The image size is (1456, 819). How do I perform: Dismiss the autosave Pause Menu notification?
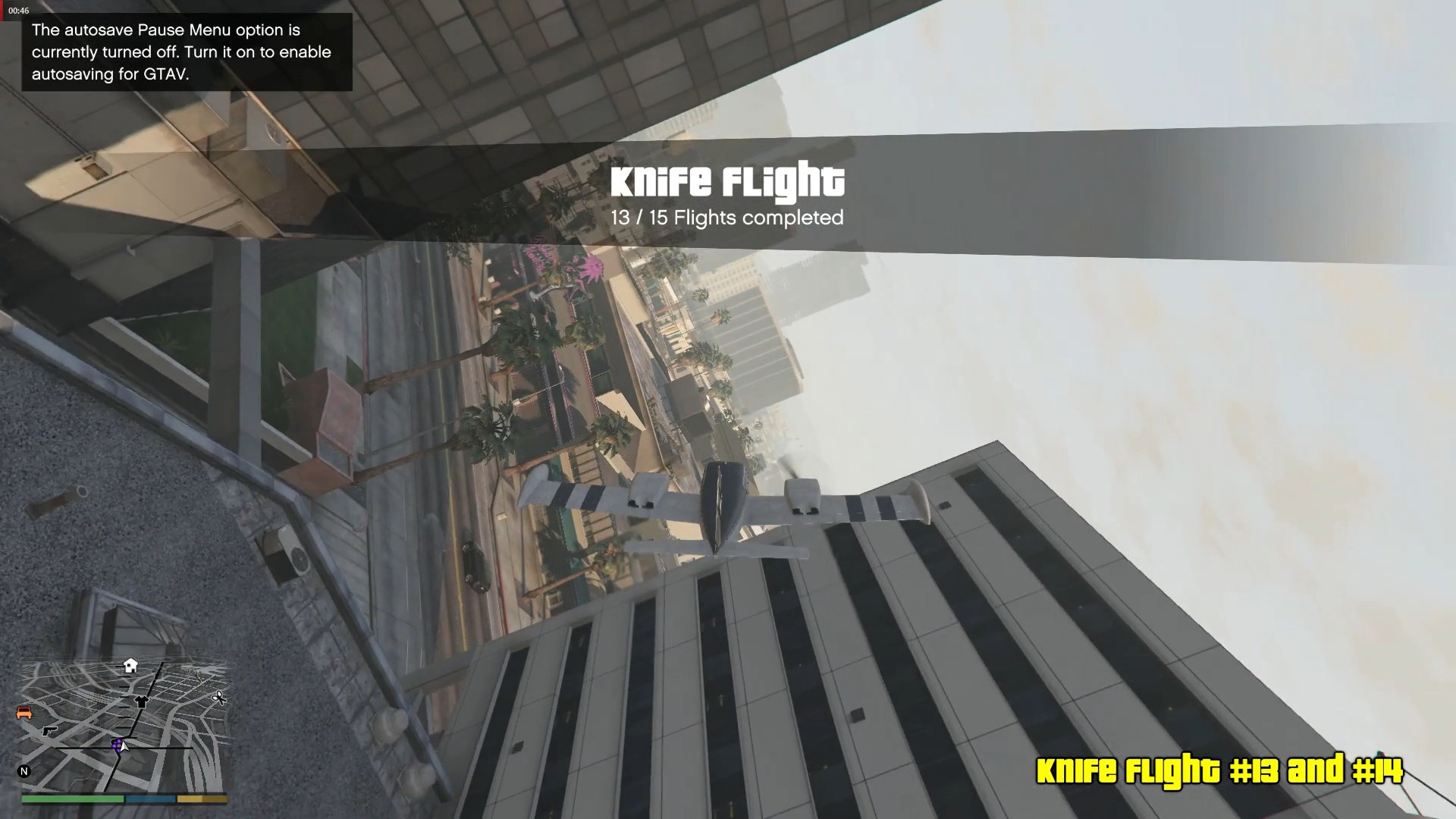tap(186, 52)
